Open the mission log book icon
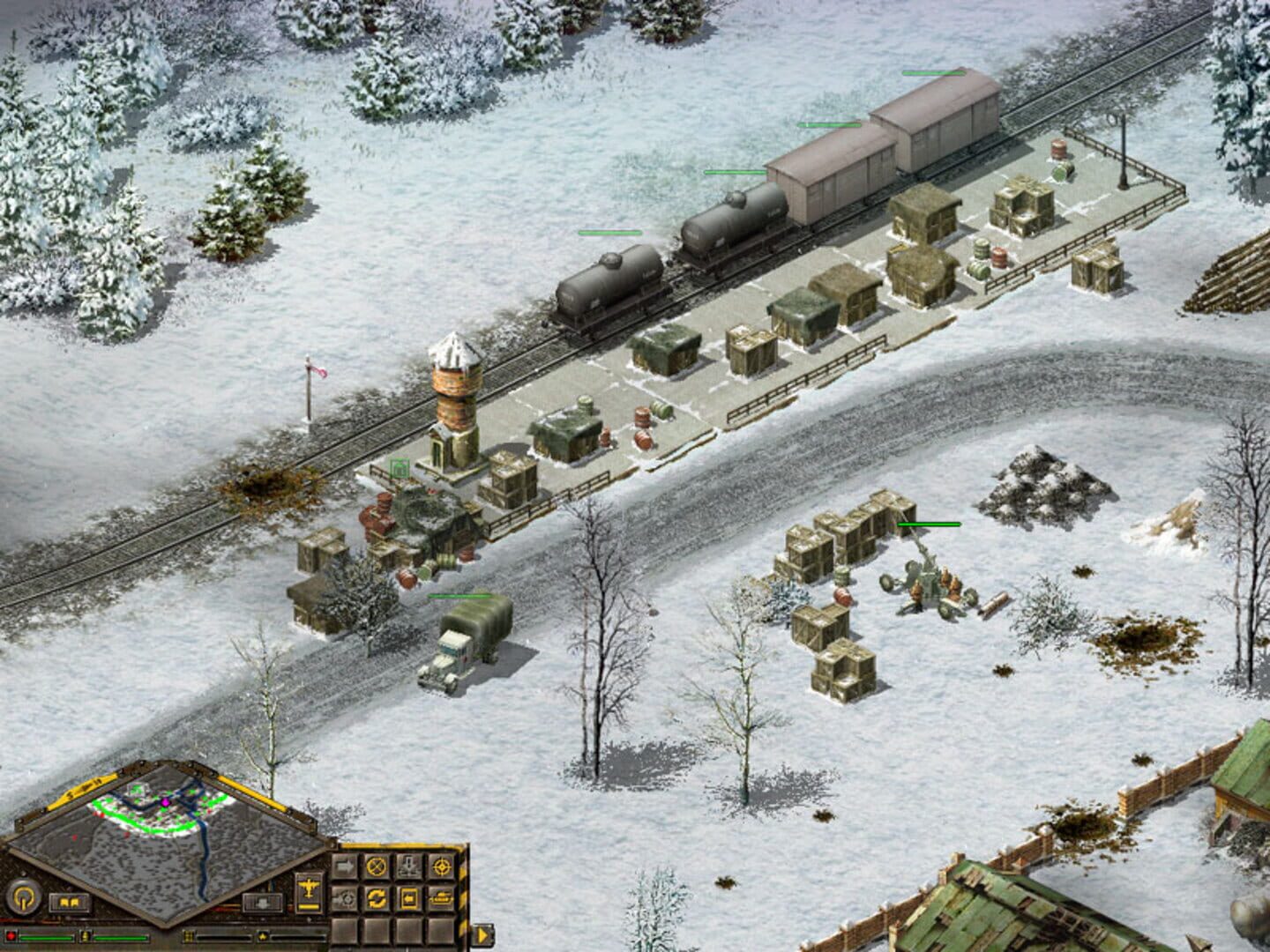The width and height of the screenshot is (1270, 952). (69, 903)
